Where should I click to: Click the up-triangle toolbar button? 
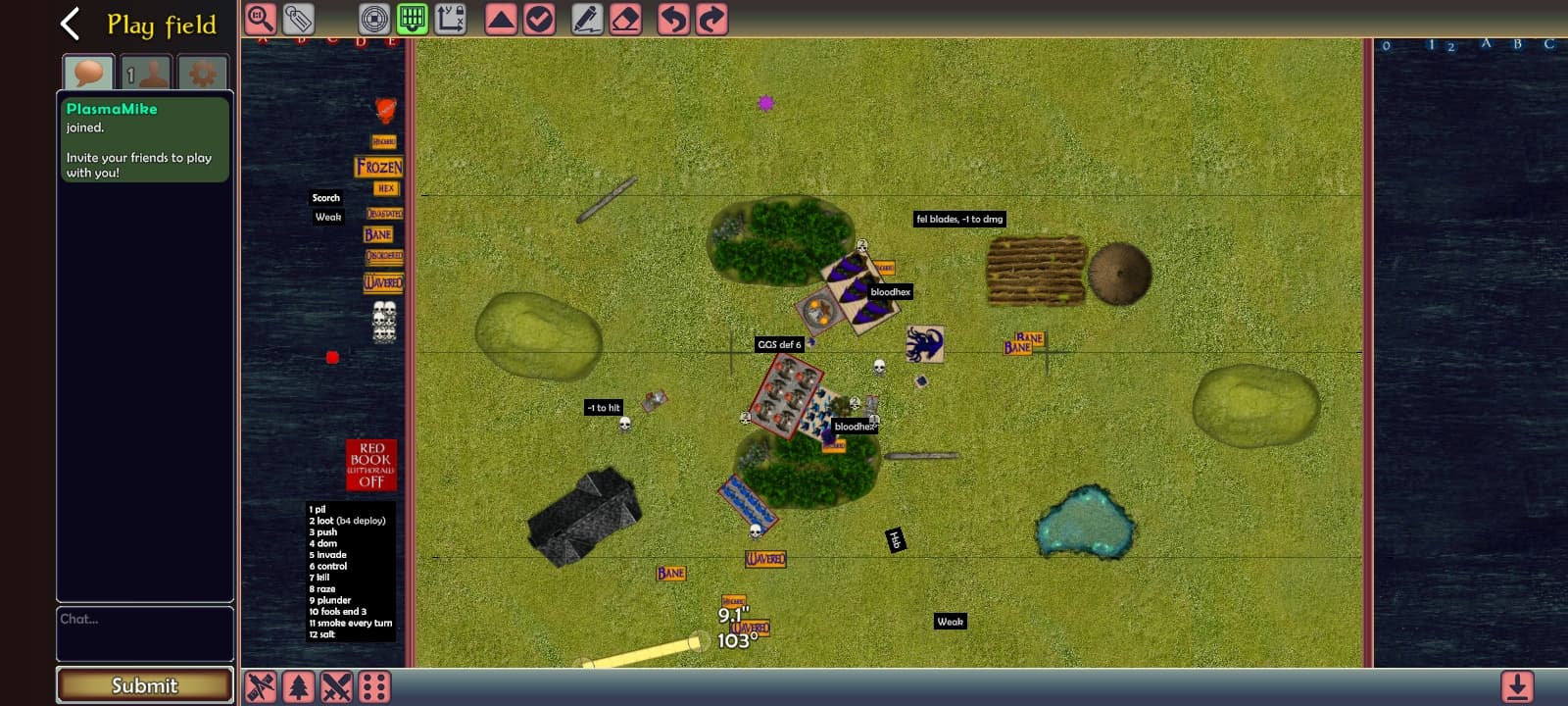[501, 19]
